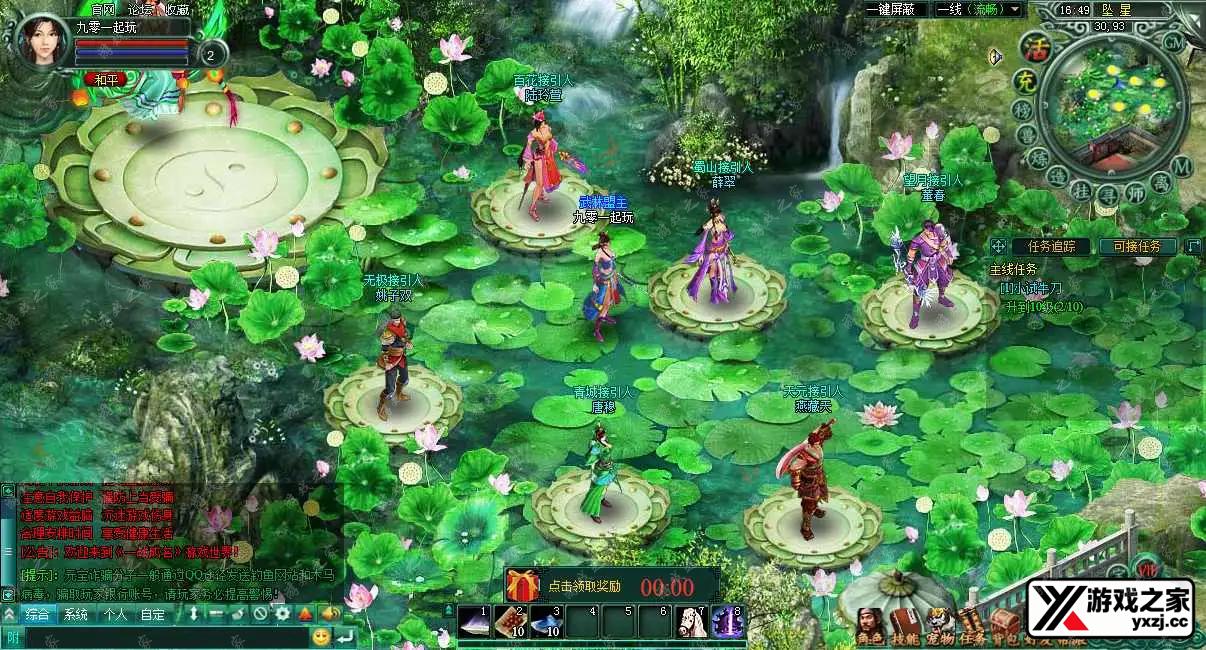Open the 技能 skills book
This screenshot has width=1206, height=650.
click(903, 619)
